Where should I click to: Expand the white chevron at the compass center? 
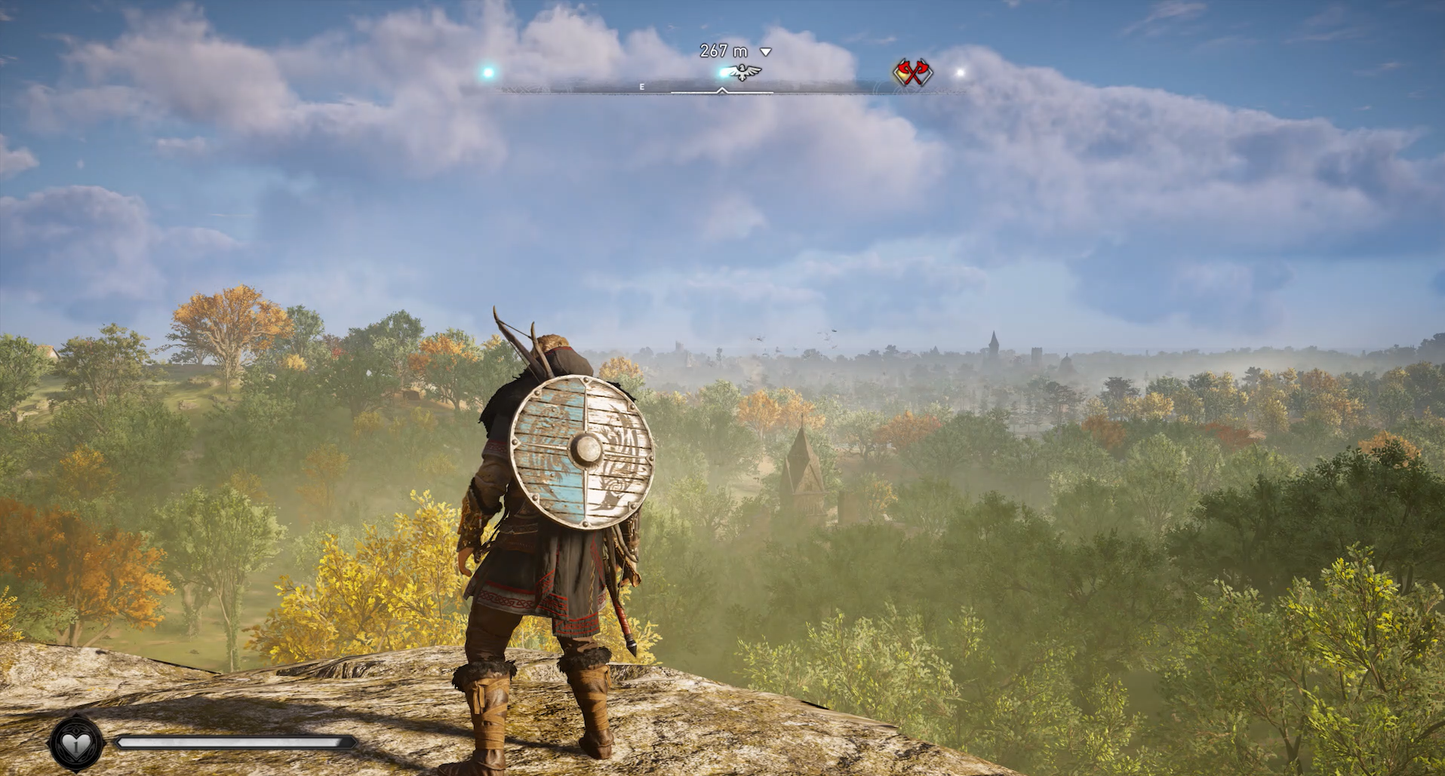[x=722, y=90]
